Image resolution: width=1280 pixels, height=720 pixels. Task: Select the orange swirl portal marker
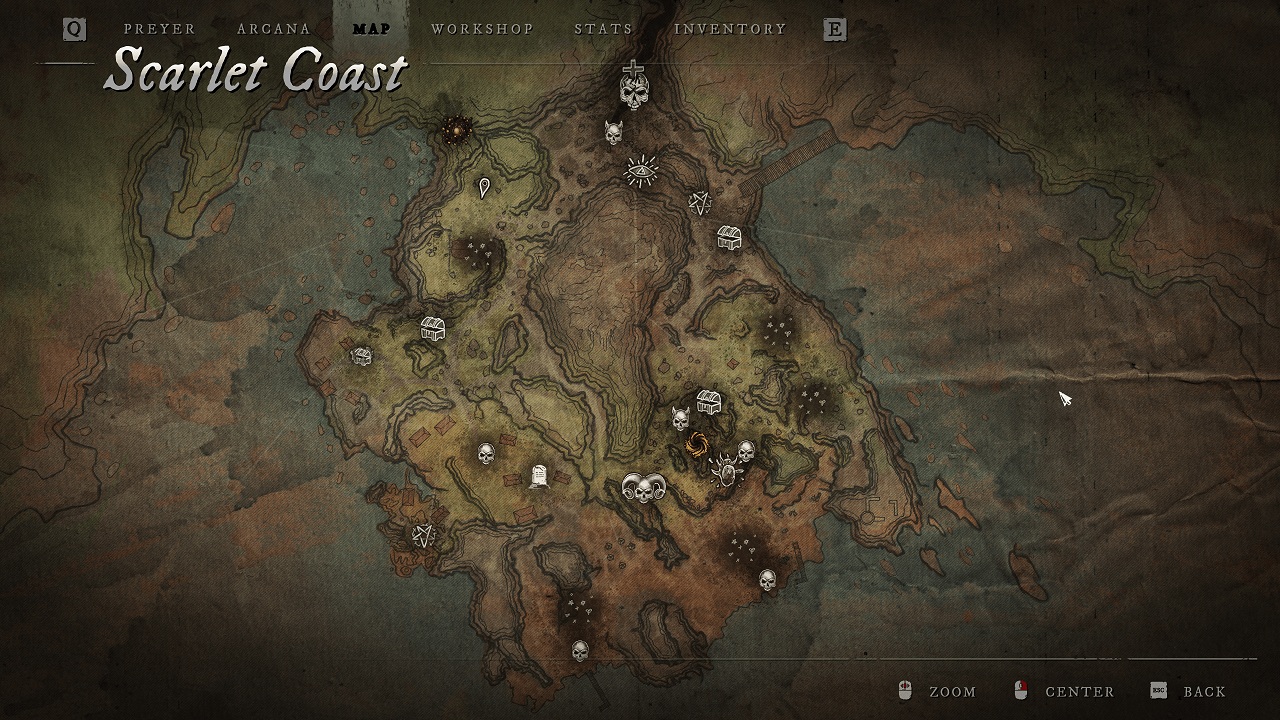697,444
